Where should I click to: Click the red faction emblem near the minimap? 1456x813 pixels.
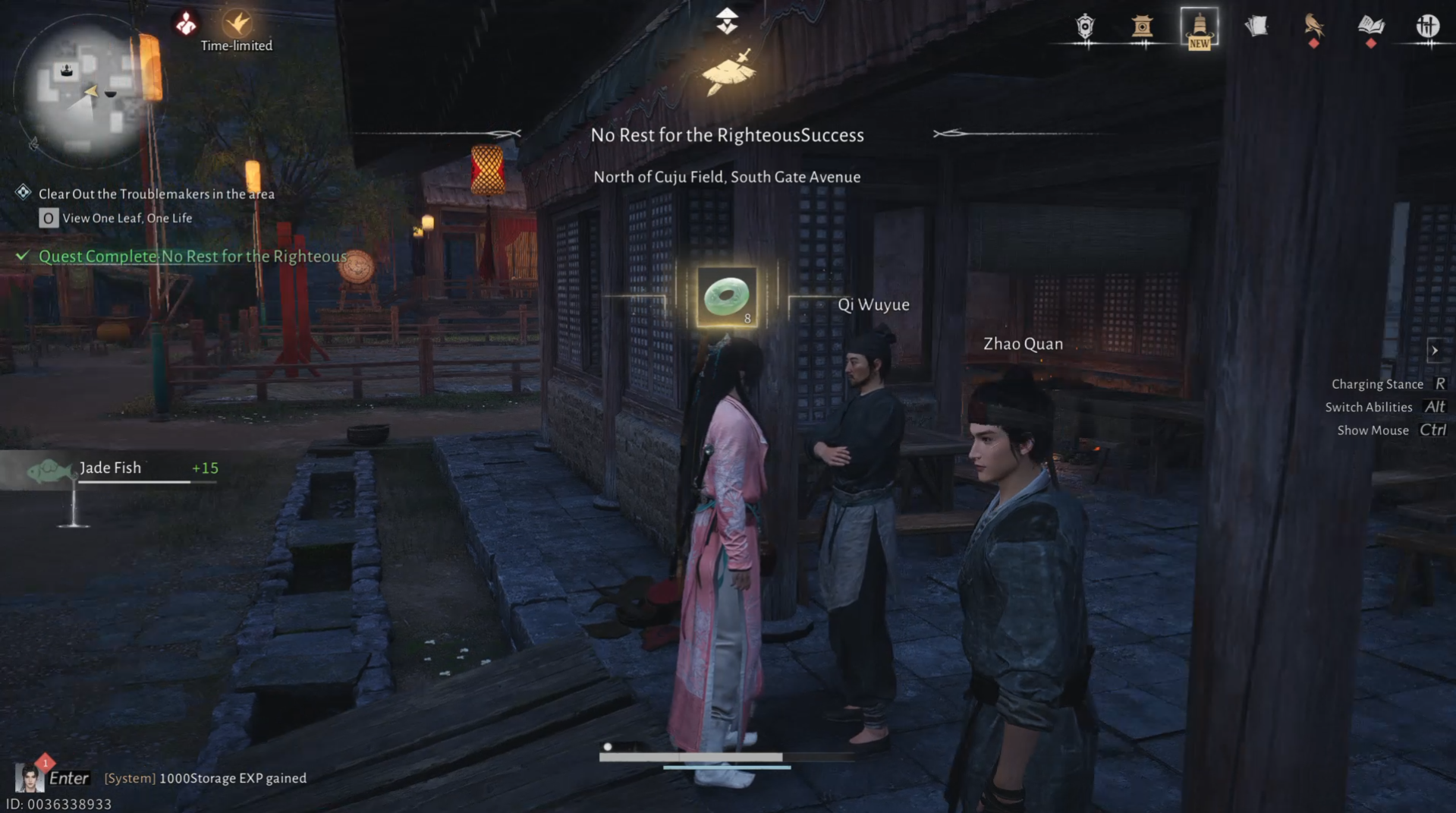click(186, 21)
